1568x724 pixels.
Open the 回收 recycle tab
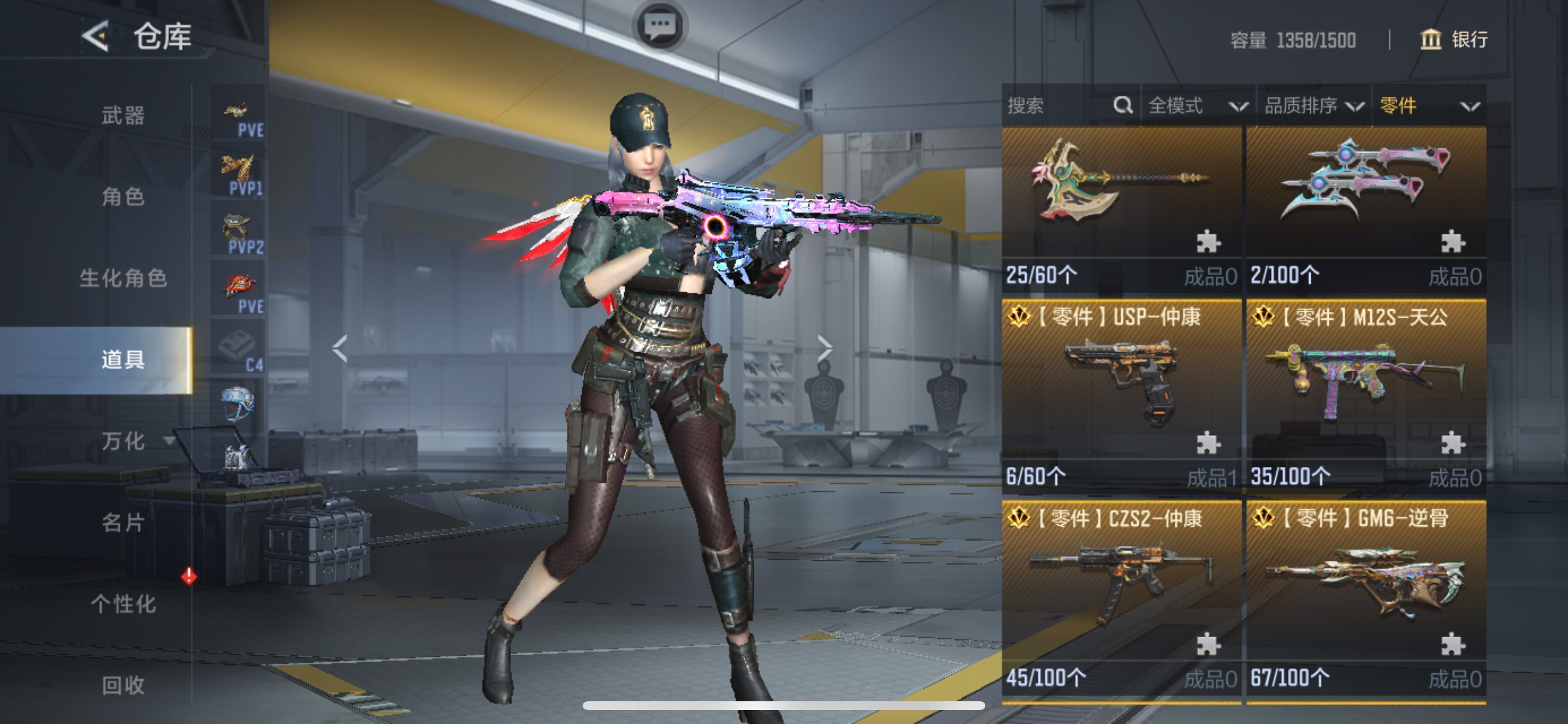[x=123, y=686]
